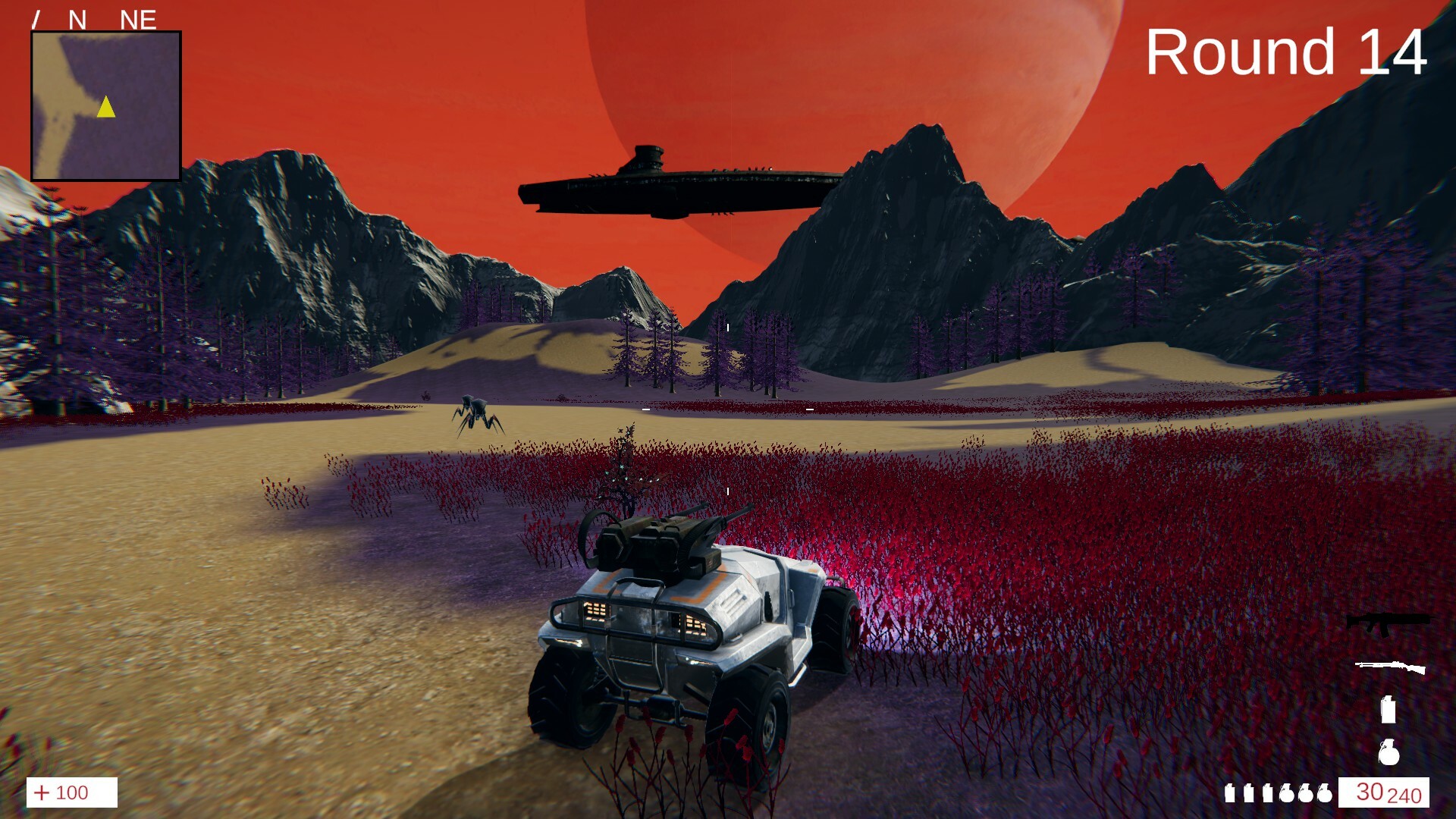Open the weapon loadout panel

pos(1388,686)
